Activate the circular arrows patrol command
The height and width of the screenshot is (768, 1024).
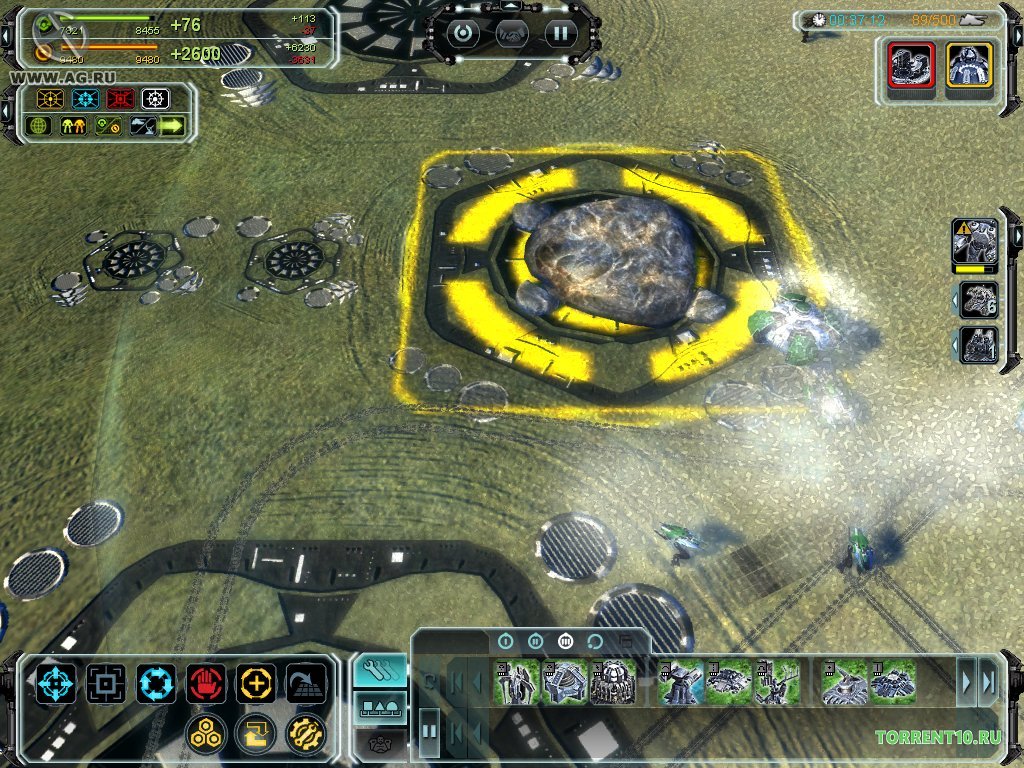tap(156, 684)
